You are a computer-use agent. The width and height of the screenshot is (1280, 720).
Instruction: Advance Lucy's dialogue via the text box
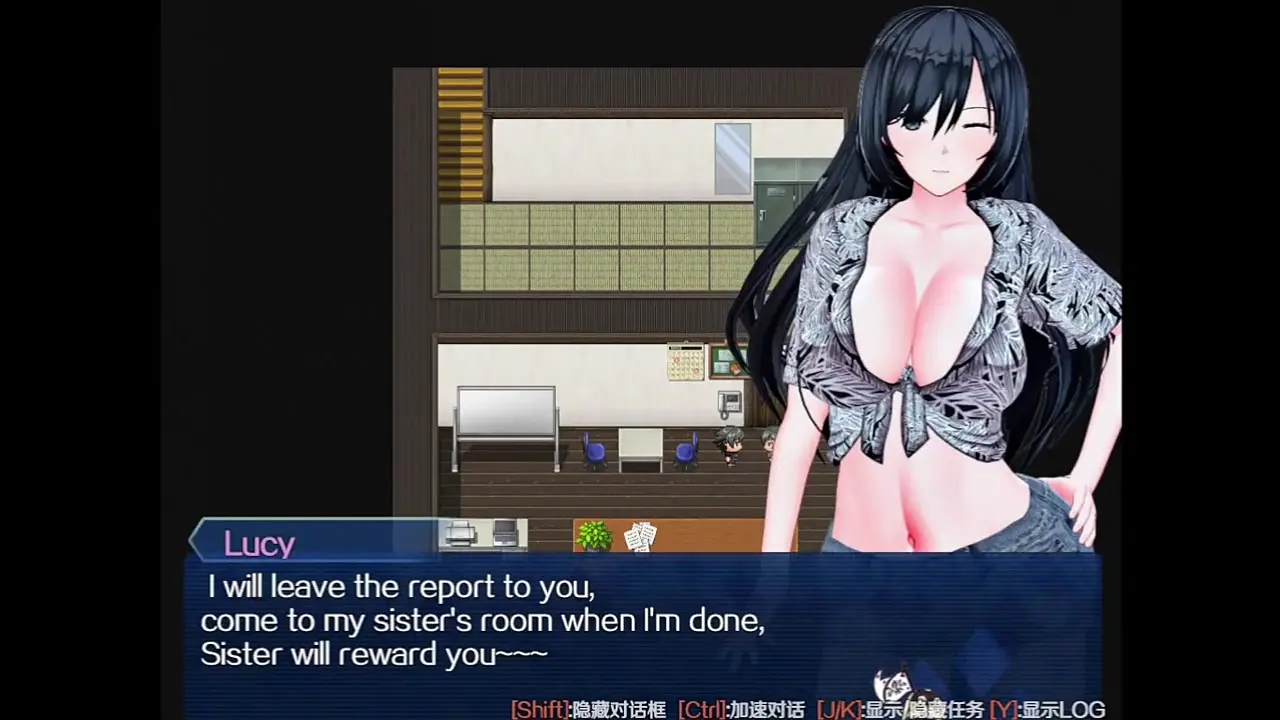pyautogui.click(x=640, y=620)
